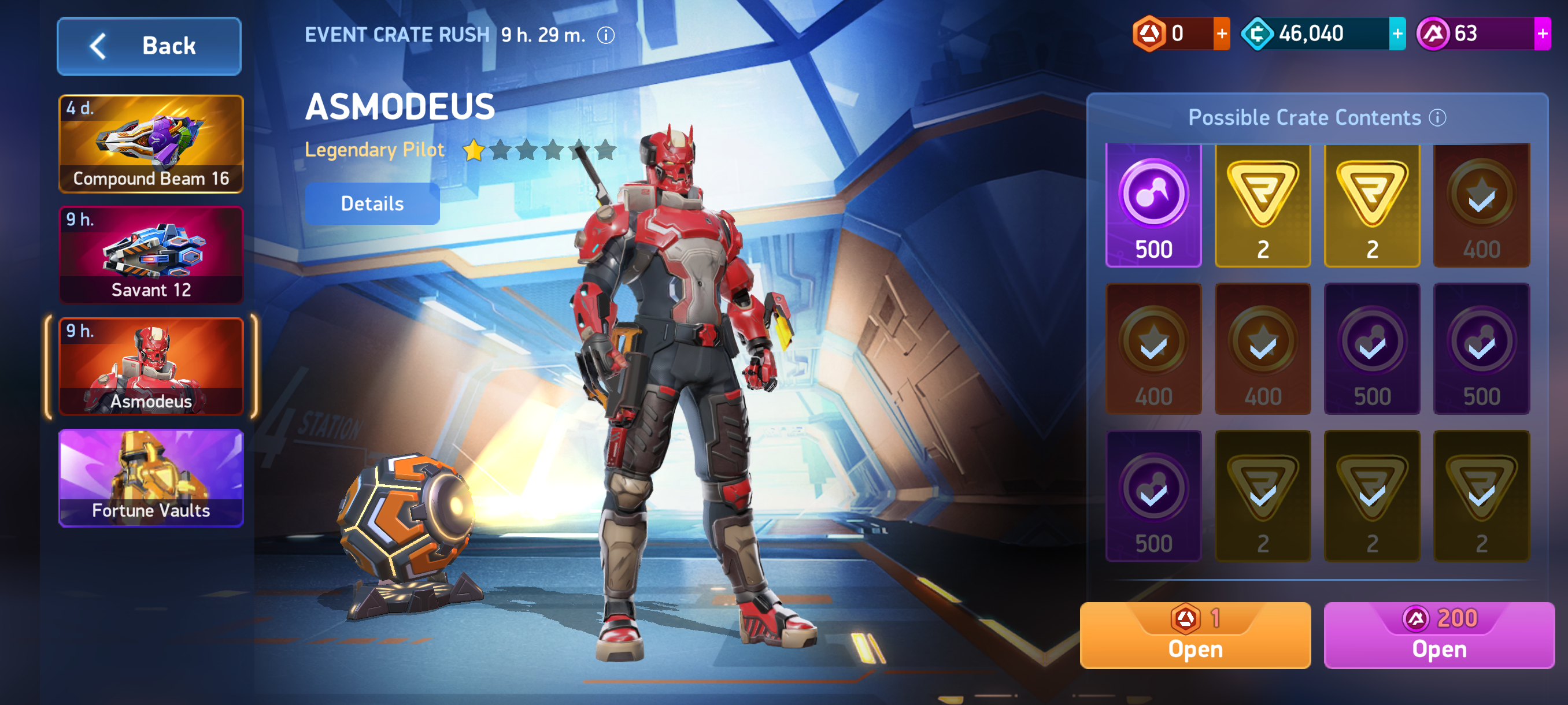Open crate with one key
1568x705 pixels.
(1195, 636)
